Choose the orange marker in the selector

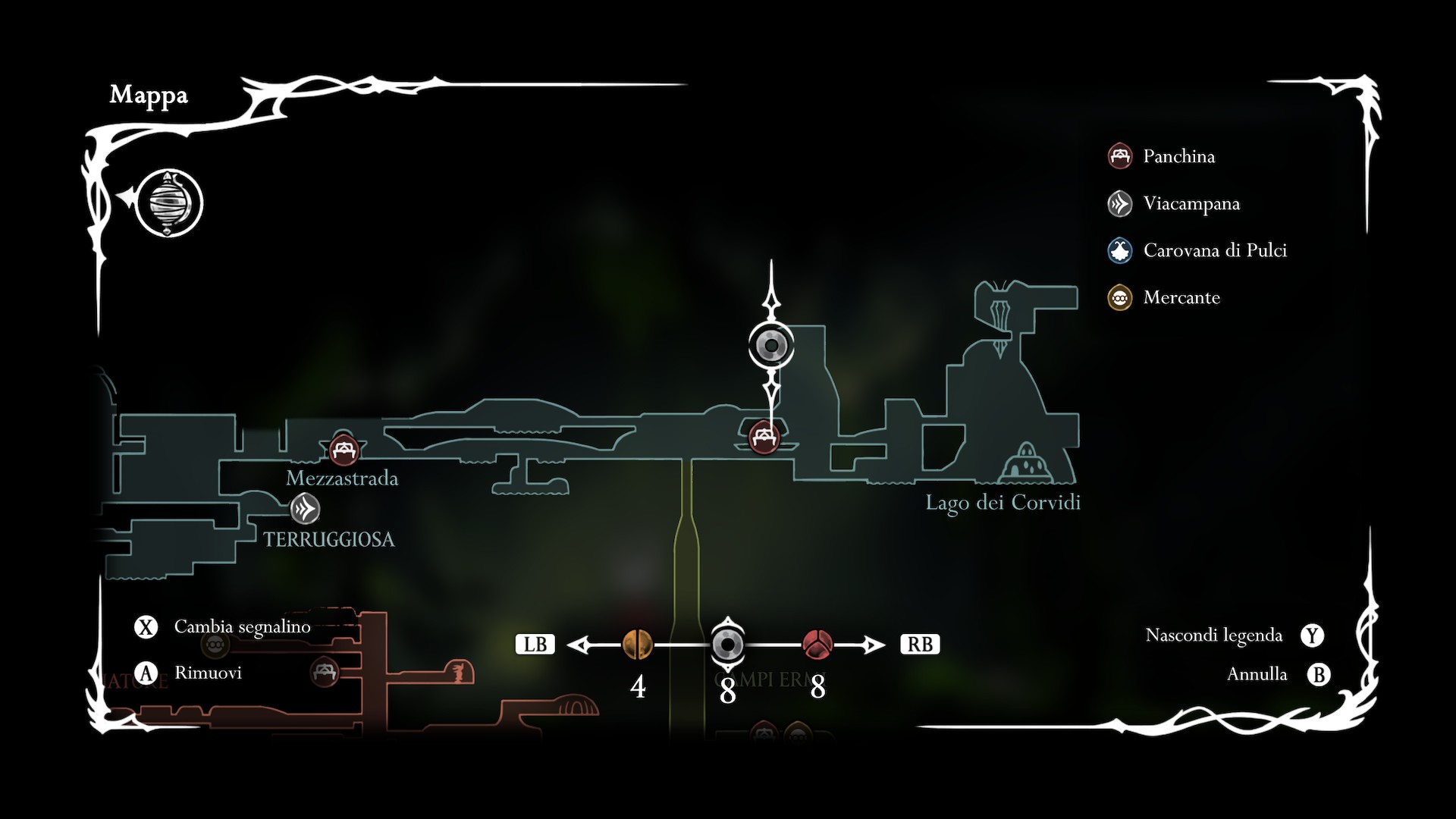coord(637,645)
